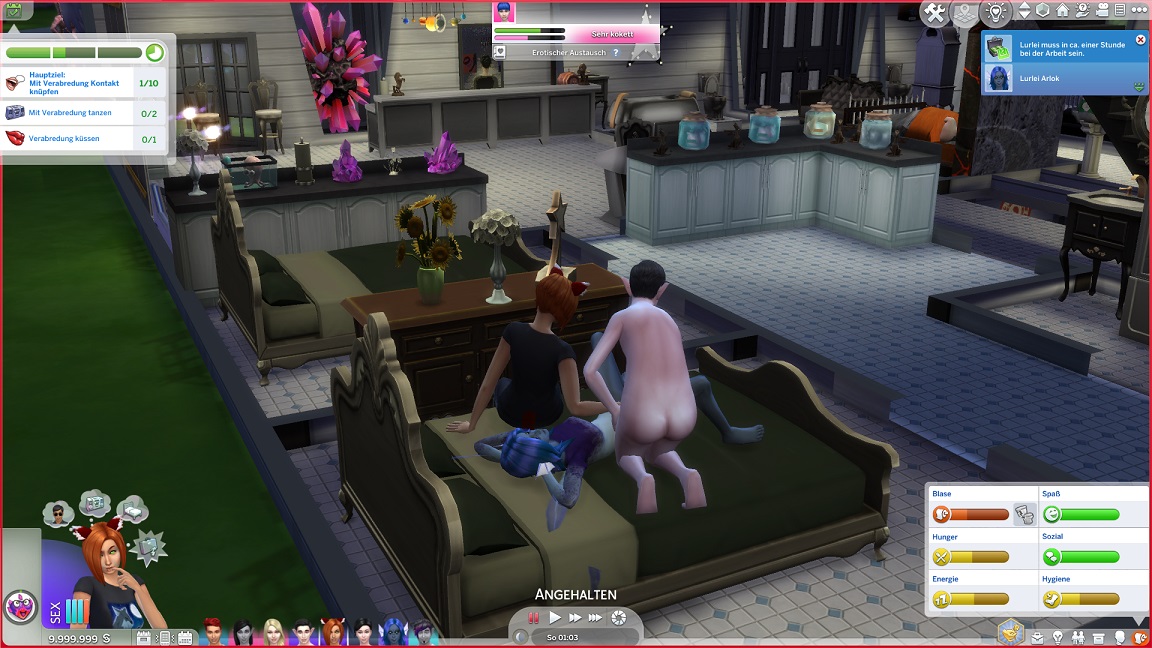The image size is (1152, 648).
Task: Dismiss the Lurlei work reminder notification
Action: [1140, 40]
